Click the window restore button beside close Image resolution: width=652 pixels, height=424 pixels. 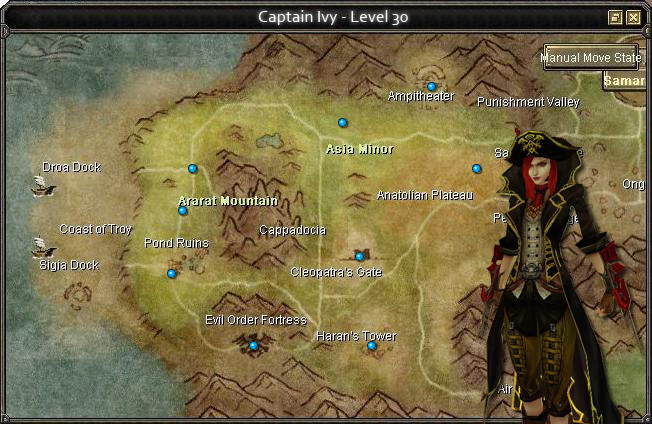pos(616,17)
